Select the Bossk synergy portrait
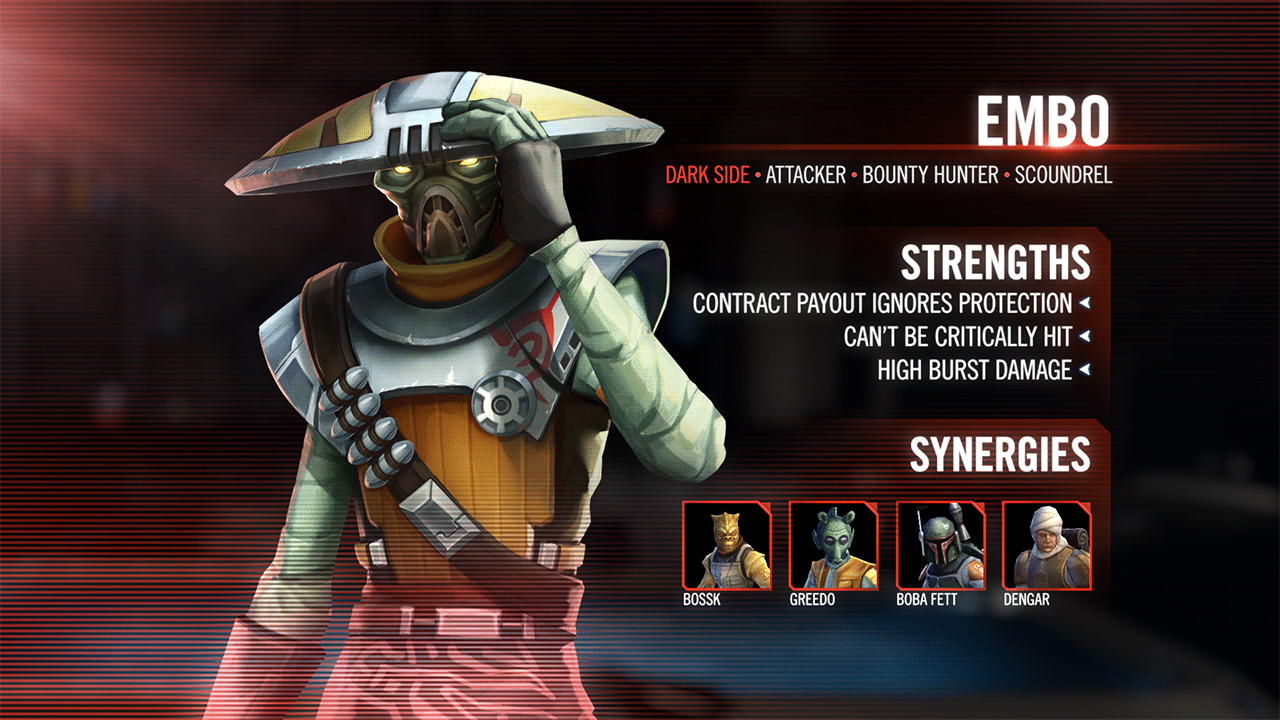Screen dimensions: 1280x720 point(727,545)
